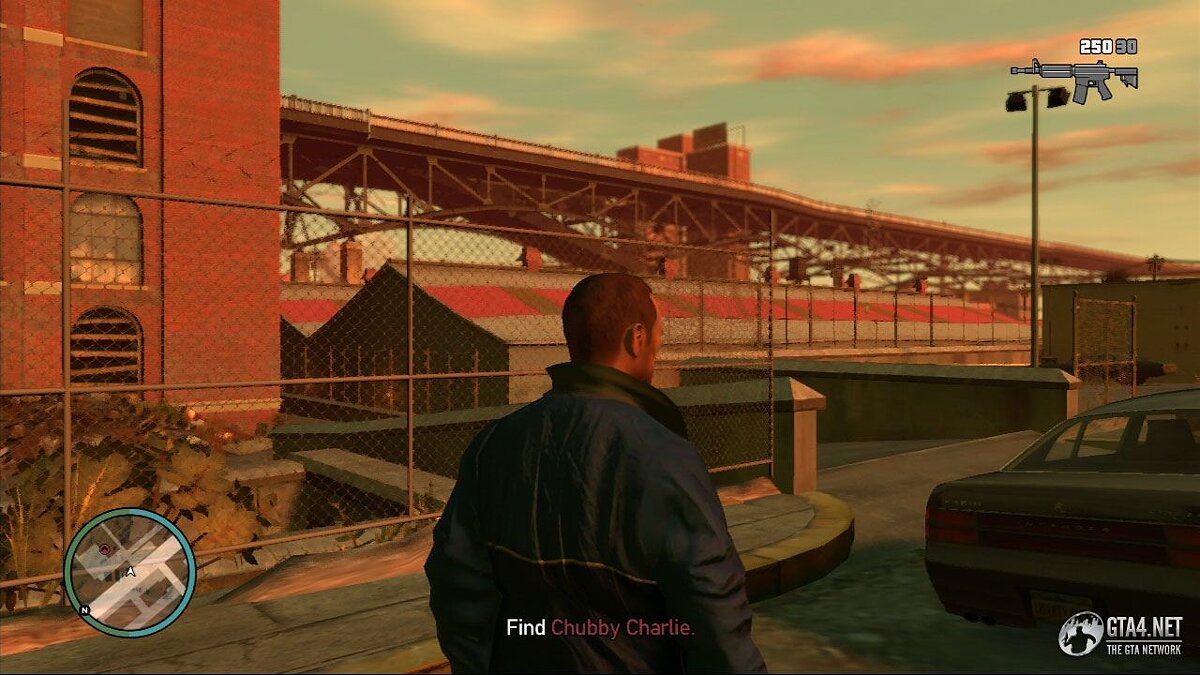This screenshot has width=1200, height=675.
Task: Select the assault rifle weapon icon
Action: click(x=1074, y=78)
